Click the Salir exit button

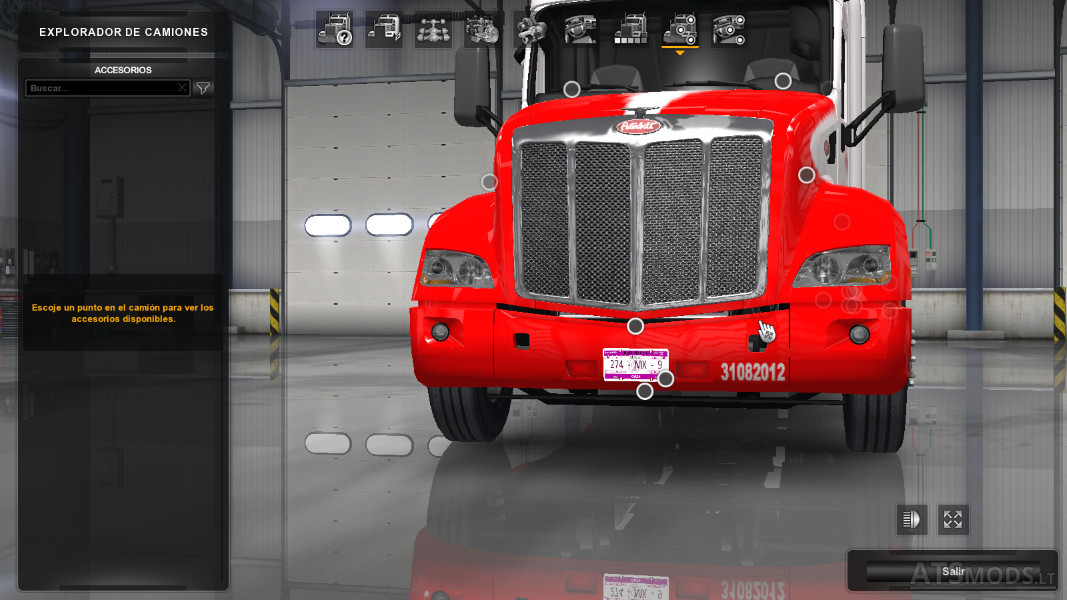point(952,571)
